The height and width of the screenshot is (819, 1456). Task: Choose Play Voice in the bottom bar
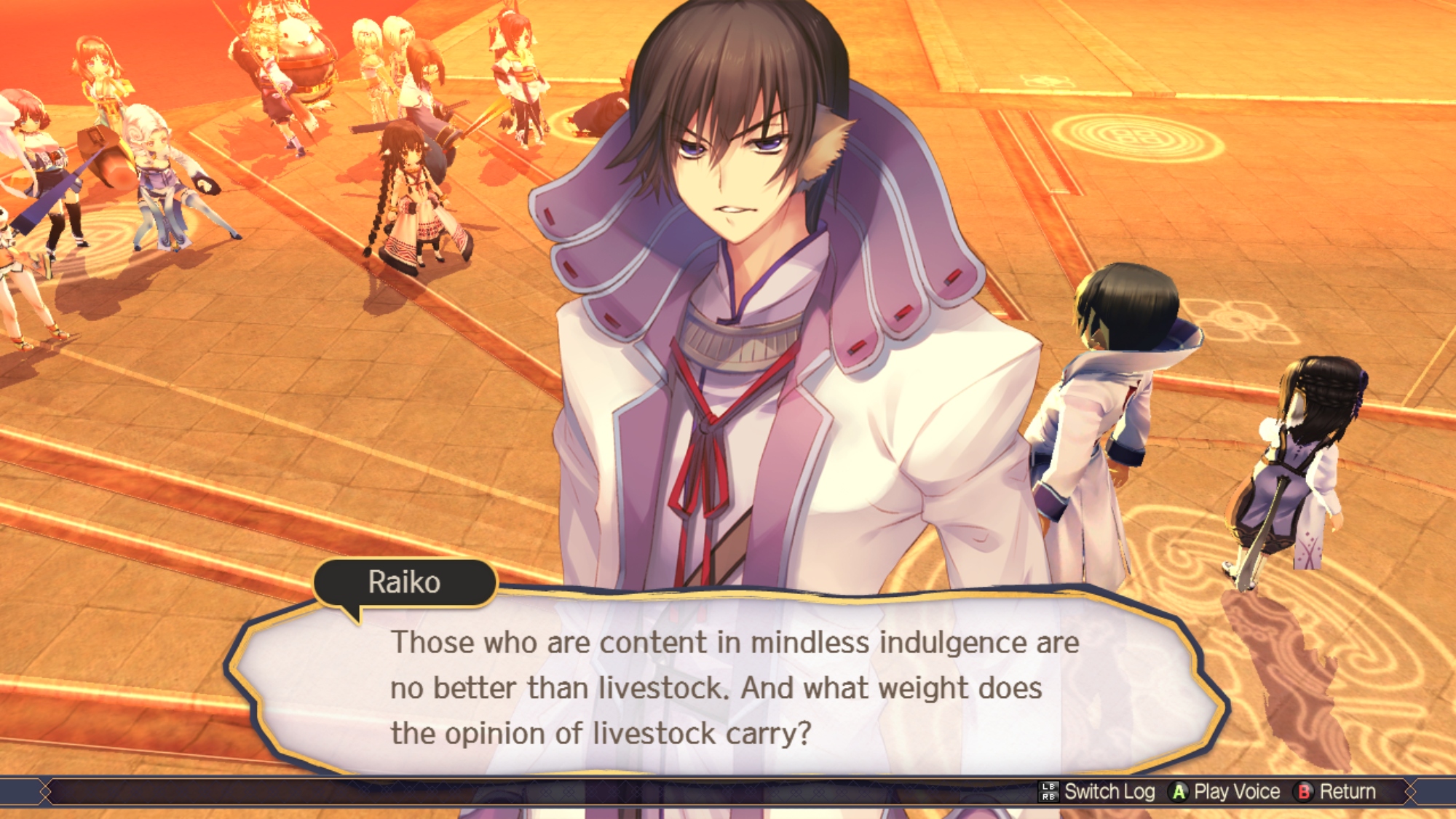click(1225, 791)
